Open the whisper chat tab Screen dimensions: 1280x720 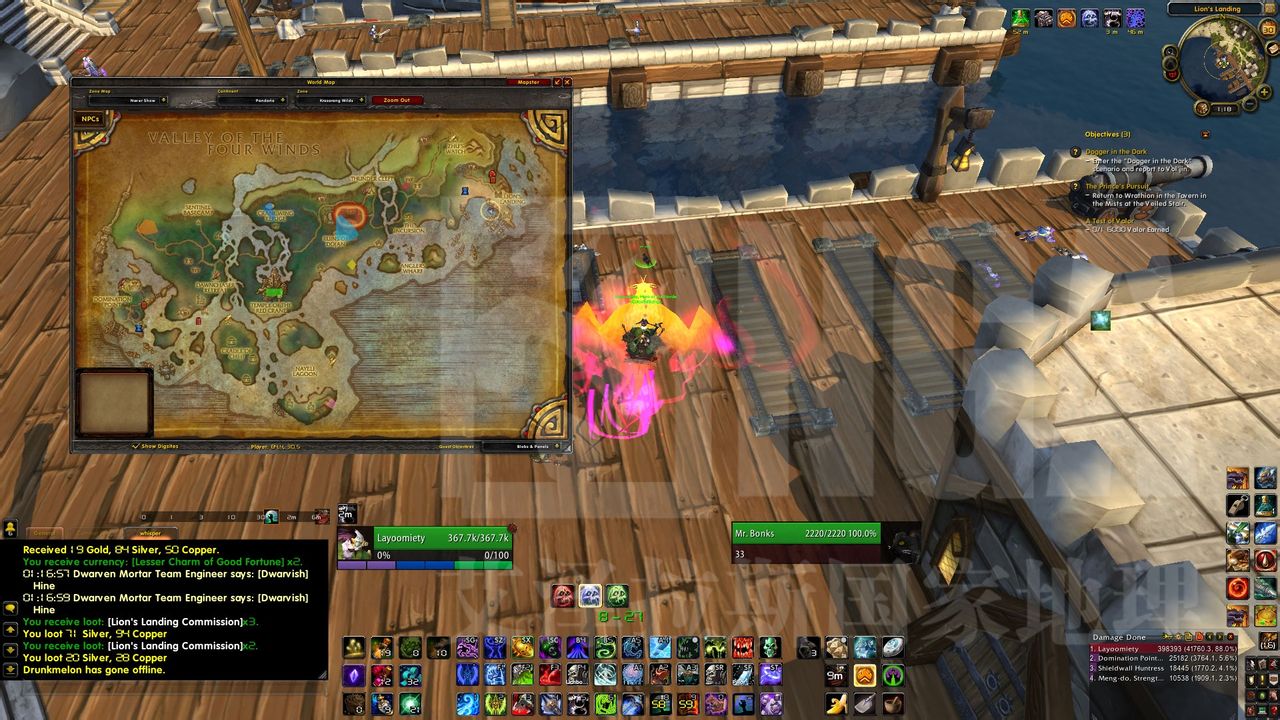click(150, 533)
